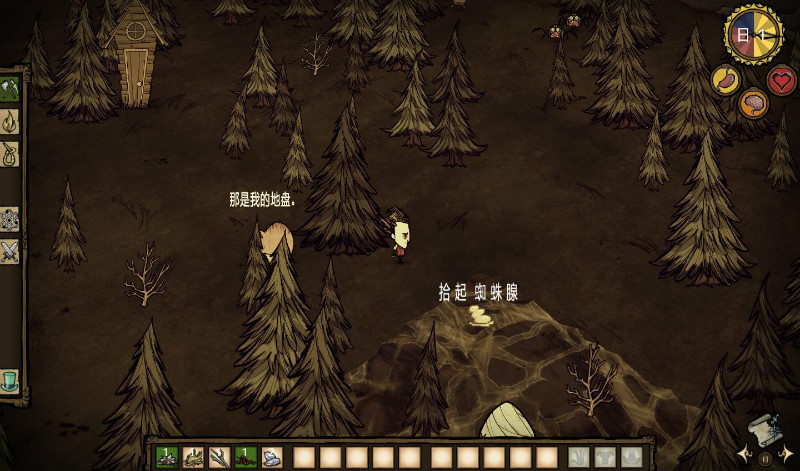Pause the game with the pause button
Image resolution: width=800 pixels, height=471 pixels.
coord(765,459)
